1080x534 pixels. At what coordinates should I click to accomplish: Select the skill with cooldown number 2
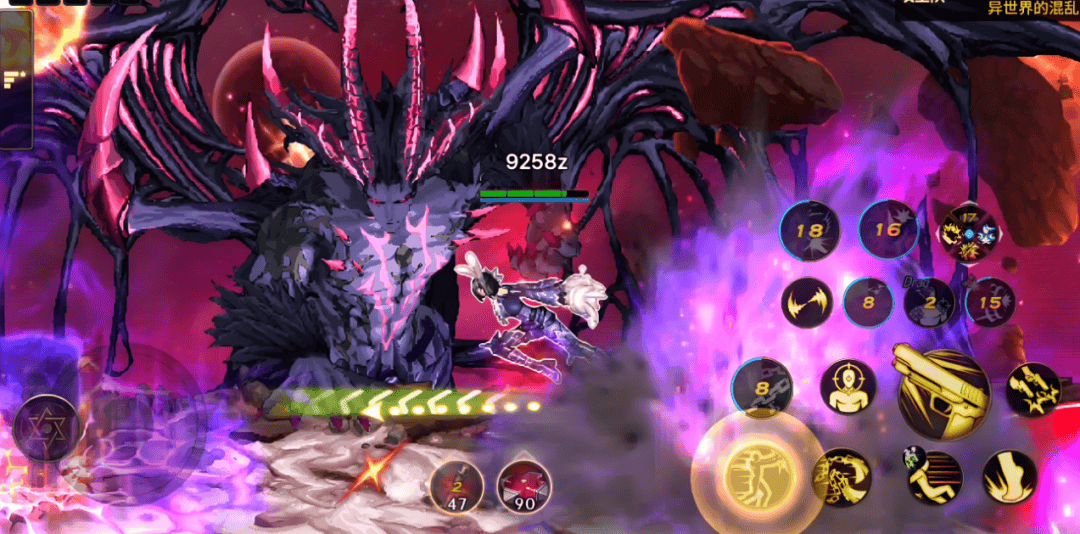pos(929,303)
